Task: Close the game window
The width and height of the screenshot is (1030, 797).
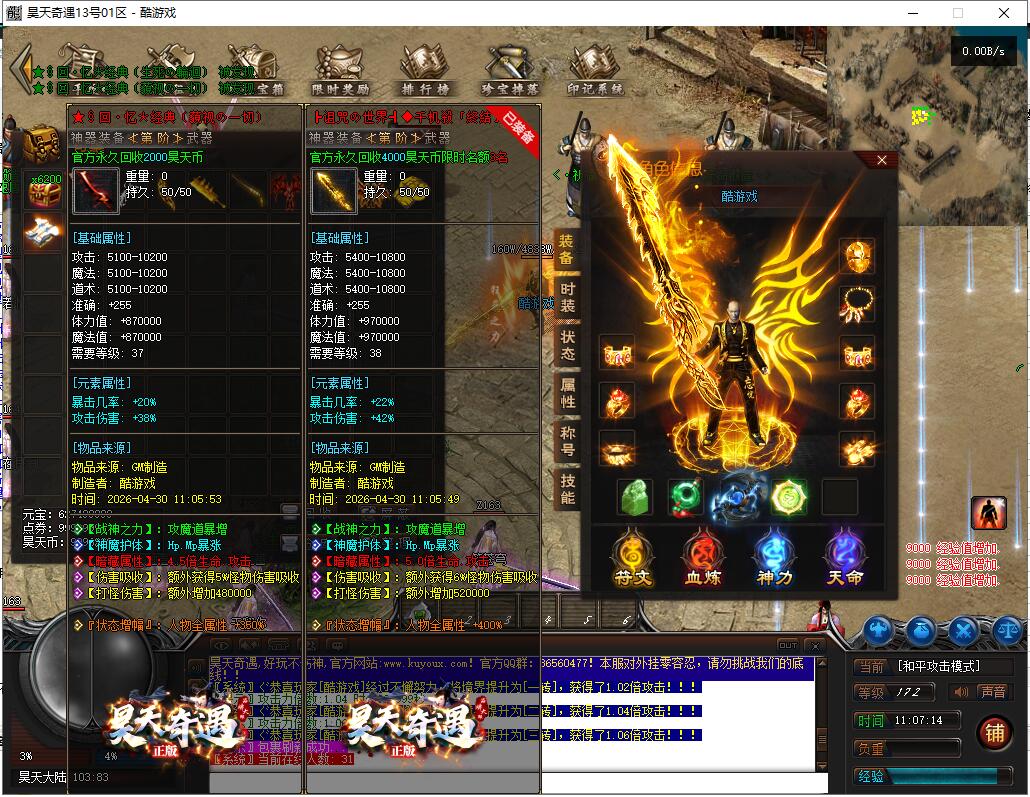Action: [1004, 14]
